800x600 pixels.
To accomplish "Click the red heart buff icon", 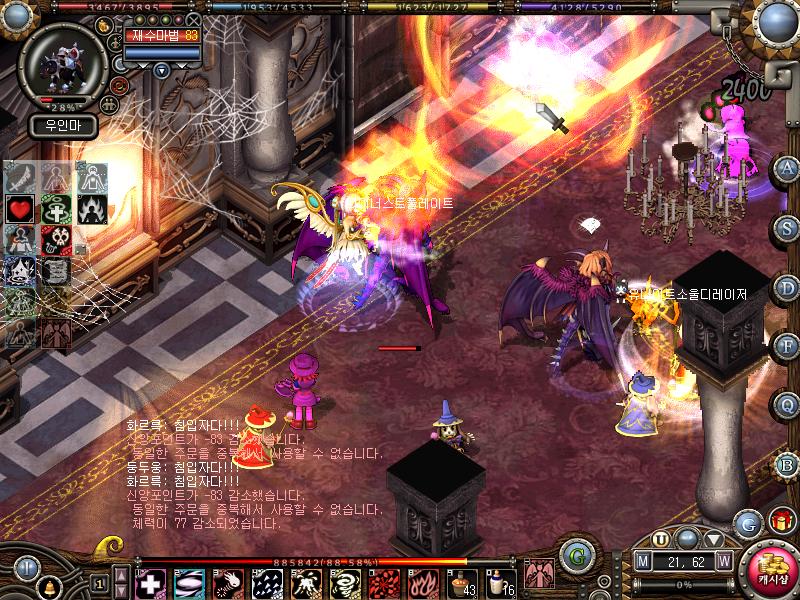I will [x=20, y=210].
